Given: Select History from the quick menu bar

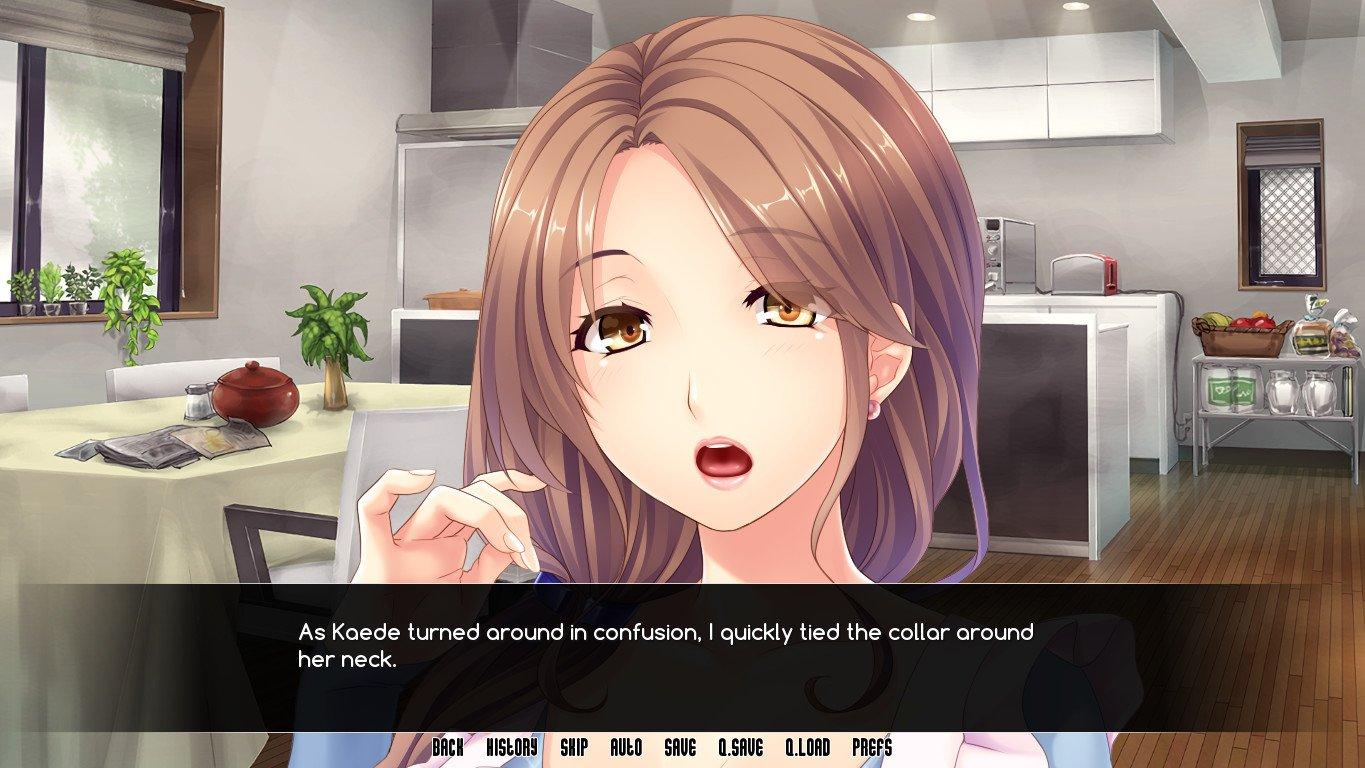Looking at the screenshot, I should coord(511,745).
